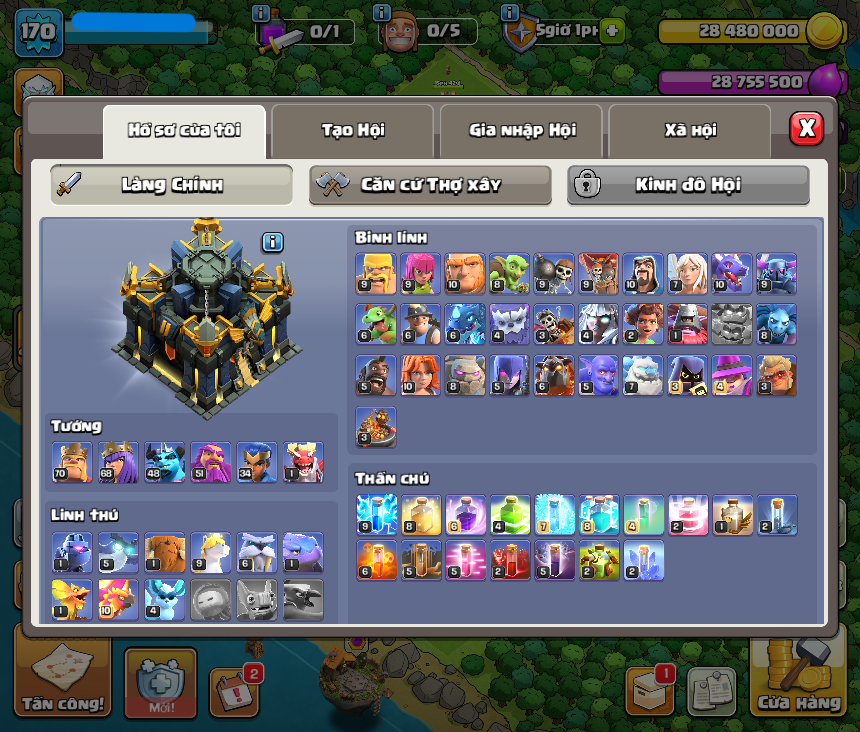Show the Hồ sơ của tôi tab
The height and width of the screenshot is (732, 860).
[x=184, y=131]
